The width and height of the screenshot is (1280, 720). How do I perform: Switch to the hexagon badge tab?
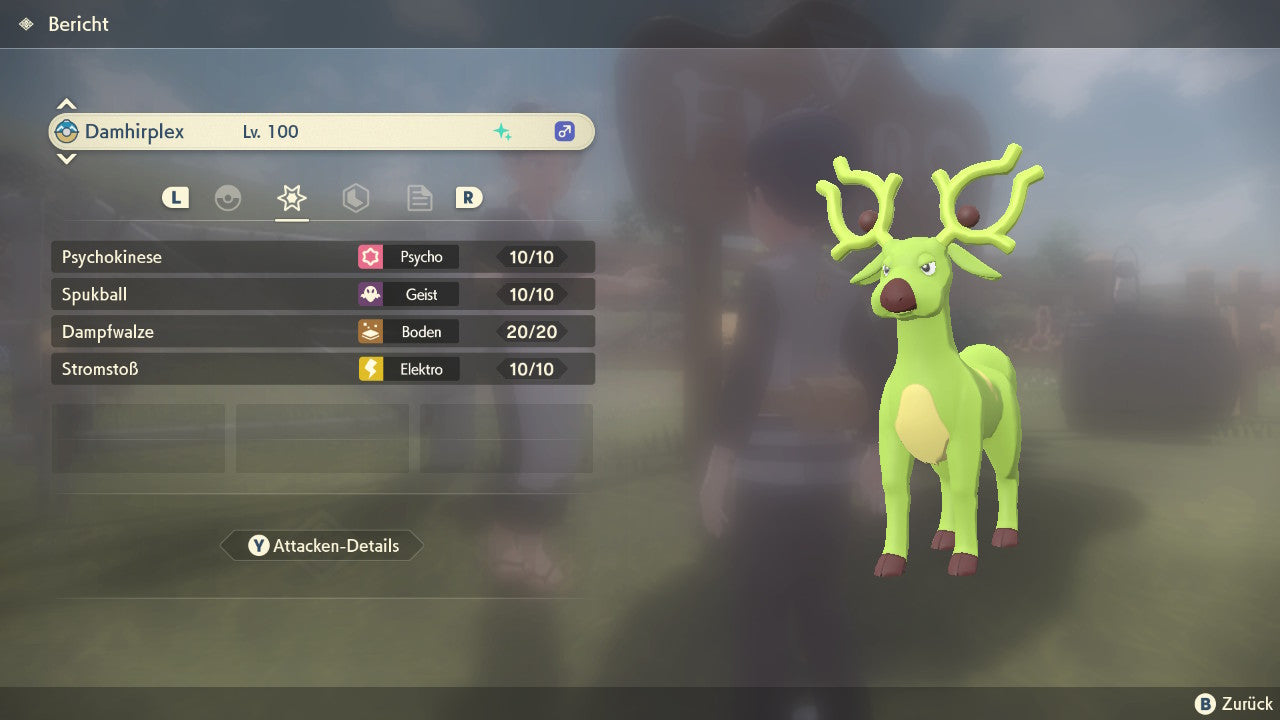355,198
